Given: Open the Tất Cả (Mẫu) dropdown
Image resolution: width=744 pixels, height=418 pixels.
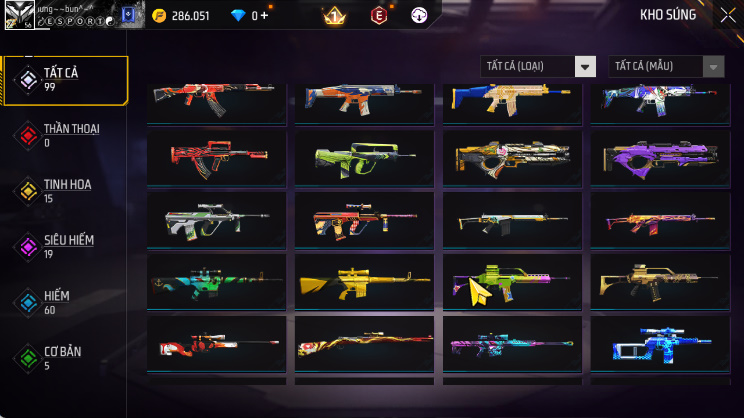Looking at the screenshot, I should [666, 66].
